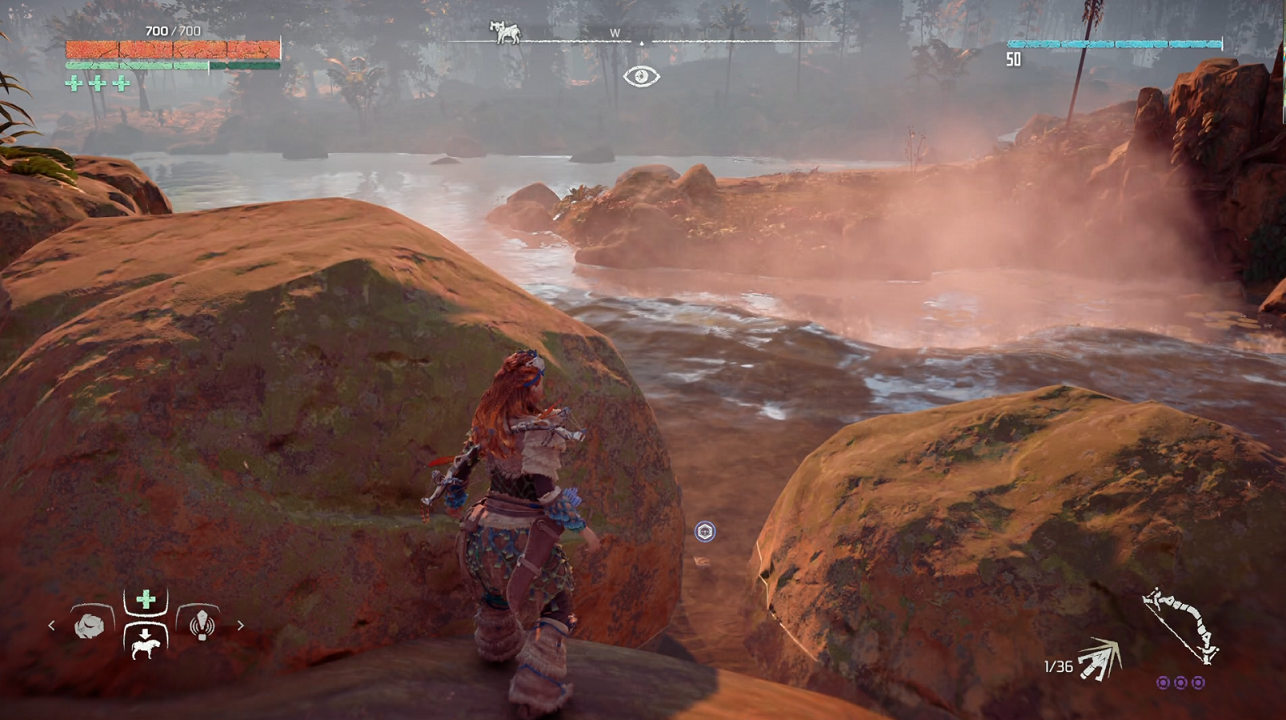Select the rock item in the quick slot
Image resolution: width=1286 pixels, height=720 pixels.
coord(89,626)
